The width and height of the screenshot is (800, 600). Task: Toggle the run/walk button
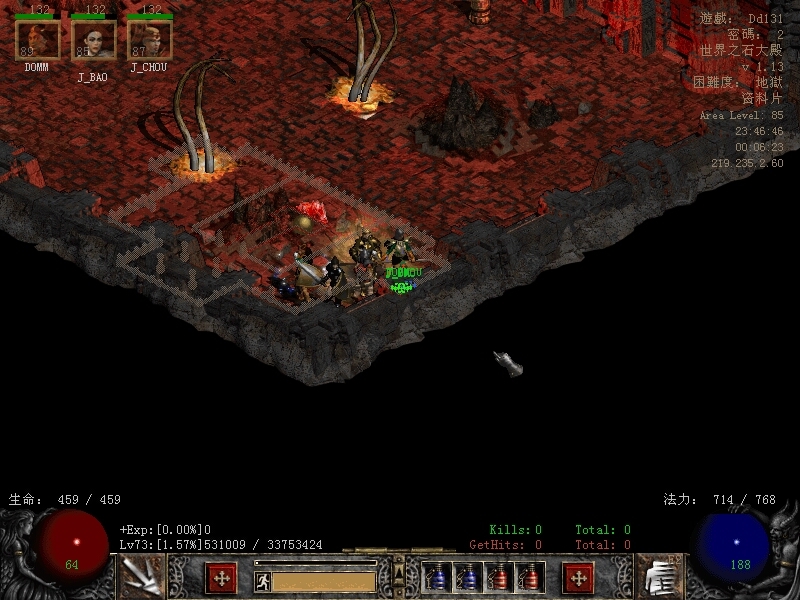coord(263,581)
